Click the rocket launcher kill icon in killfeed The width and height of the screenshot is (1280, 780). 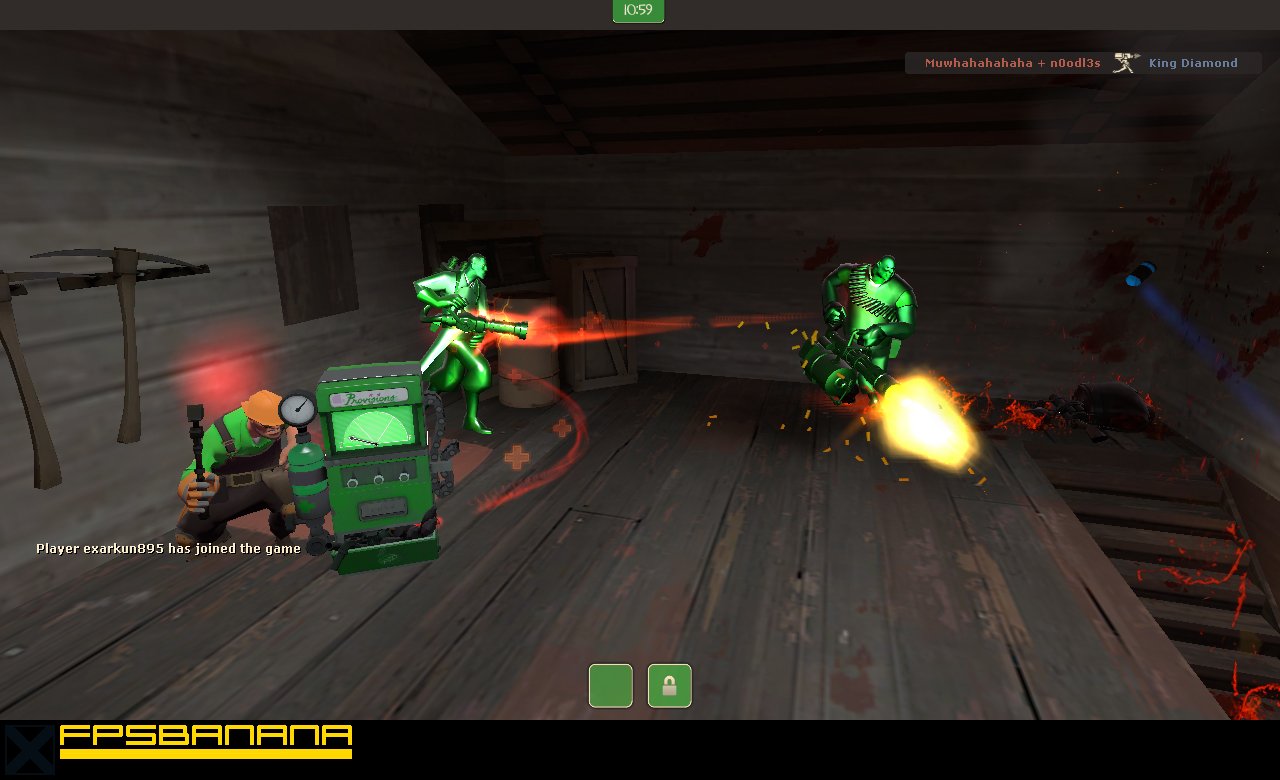point(1125,61)
